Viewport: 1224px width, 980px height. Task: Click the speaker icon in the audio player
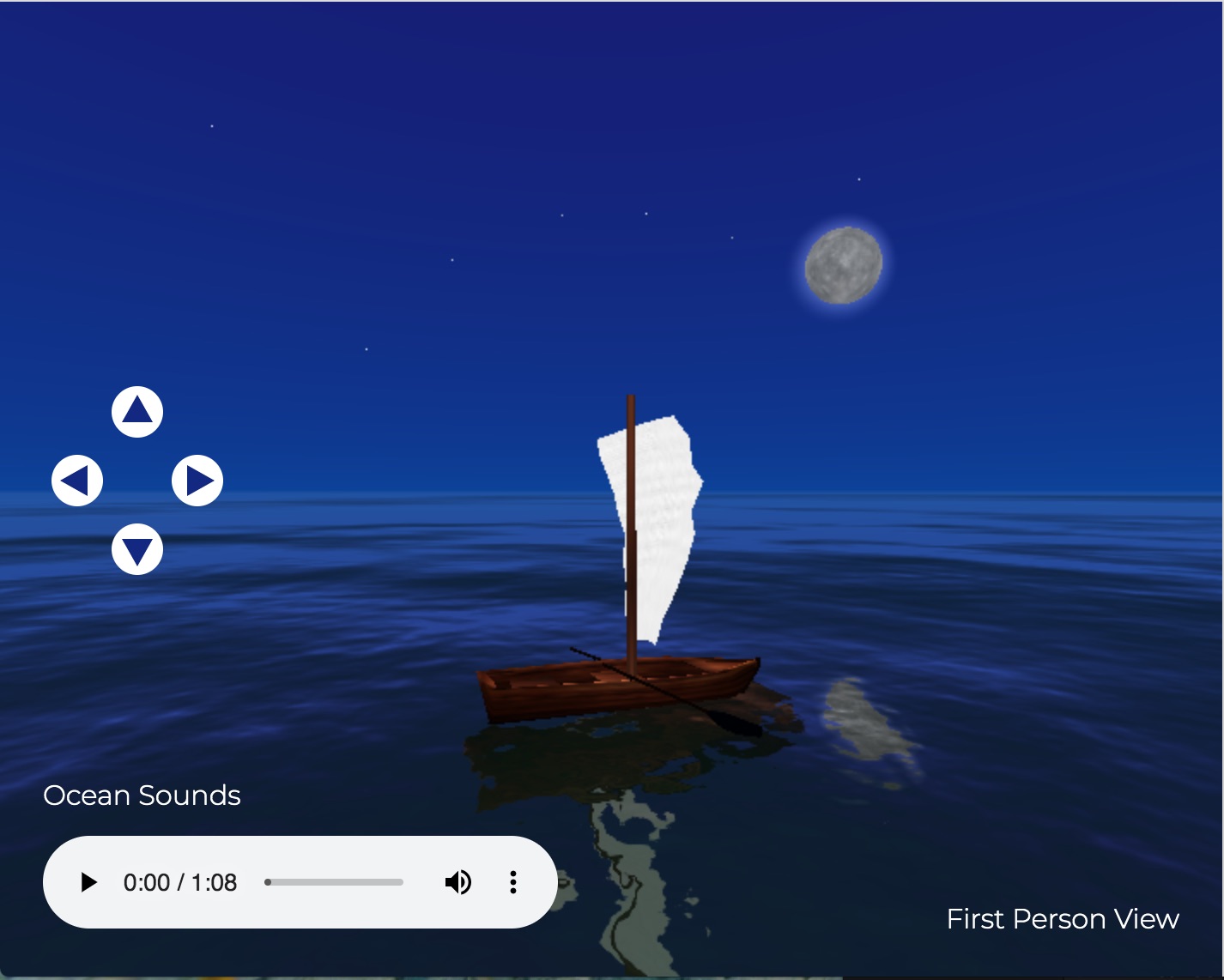[458, 882]
